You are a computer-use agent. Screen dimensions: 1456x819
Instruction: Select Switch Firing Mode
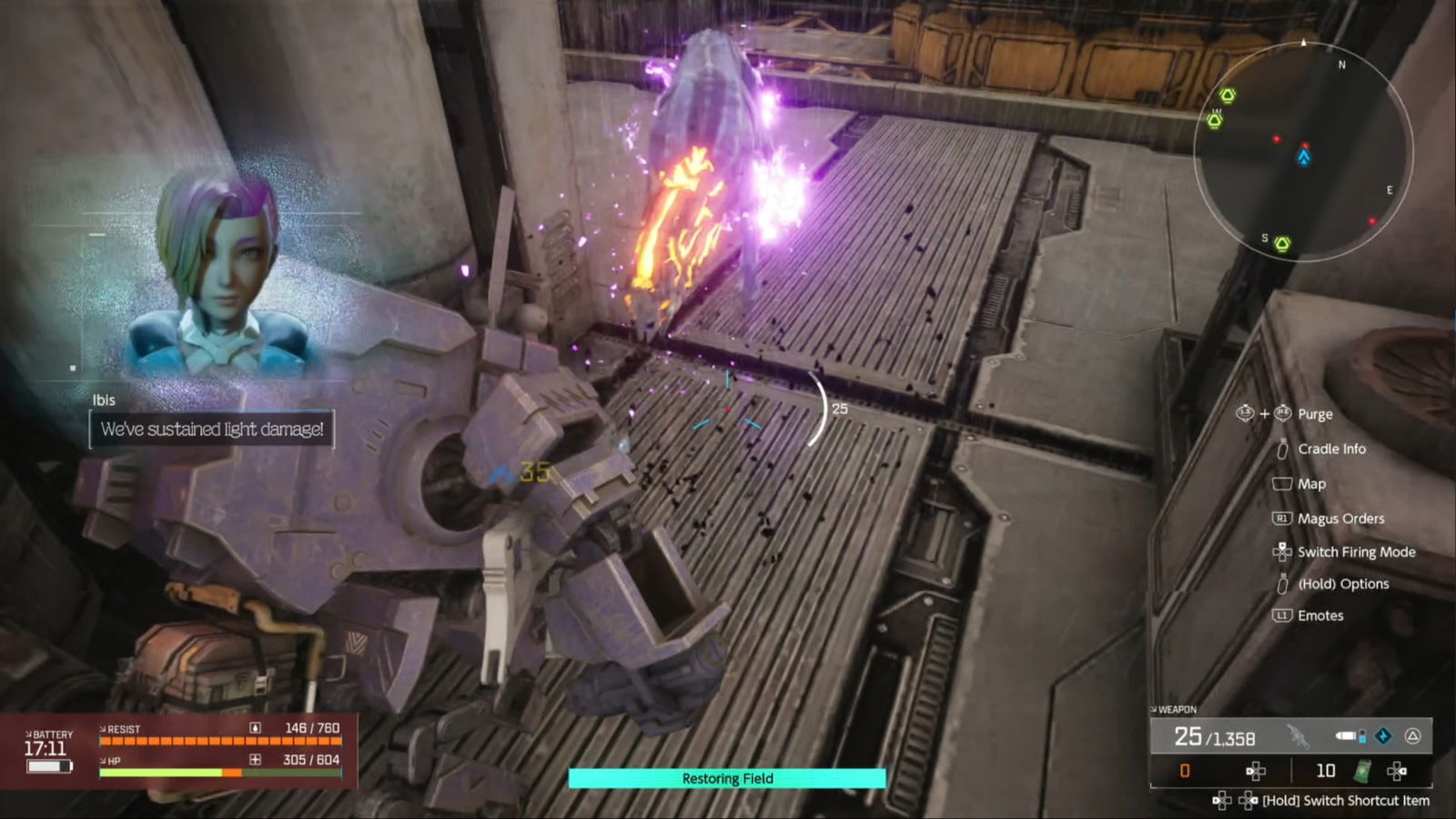[1356, 552]
